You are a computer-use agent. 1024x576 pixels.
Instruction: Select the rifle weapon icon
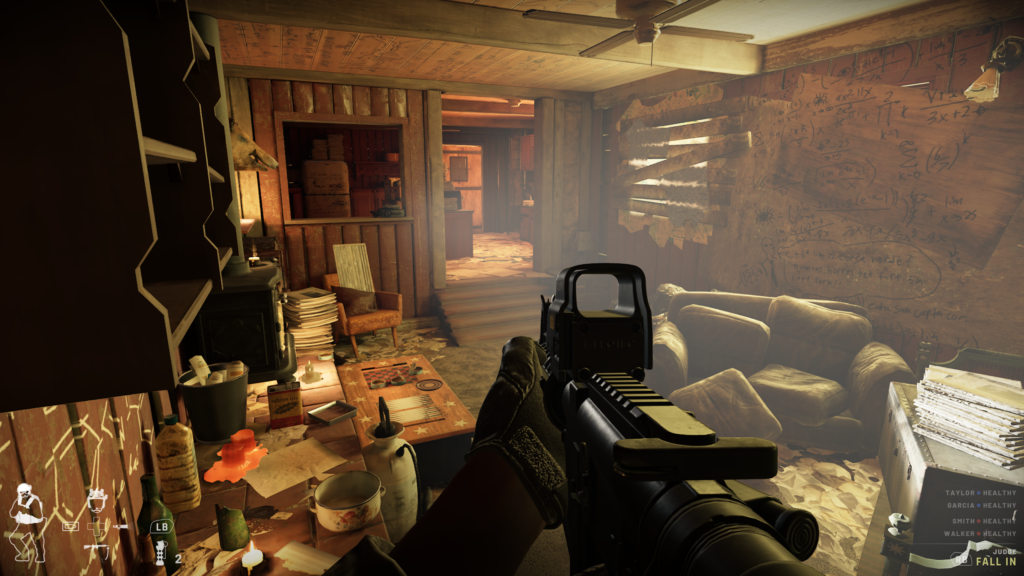(97, 549)
